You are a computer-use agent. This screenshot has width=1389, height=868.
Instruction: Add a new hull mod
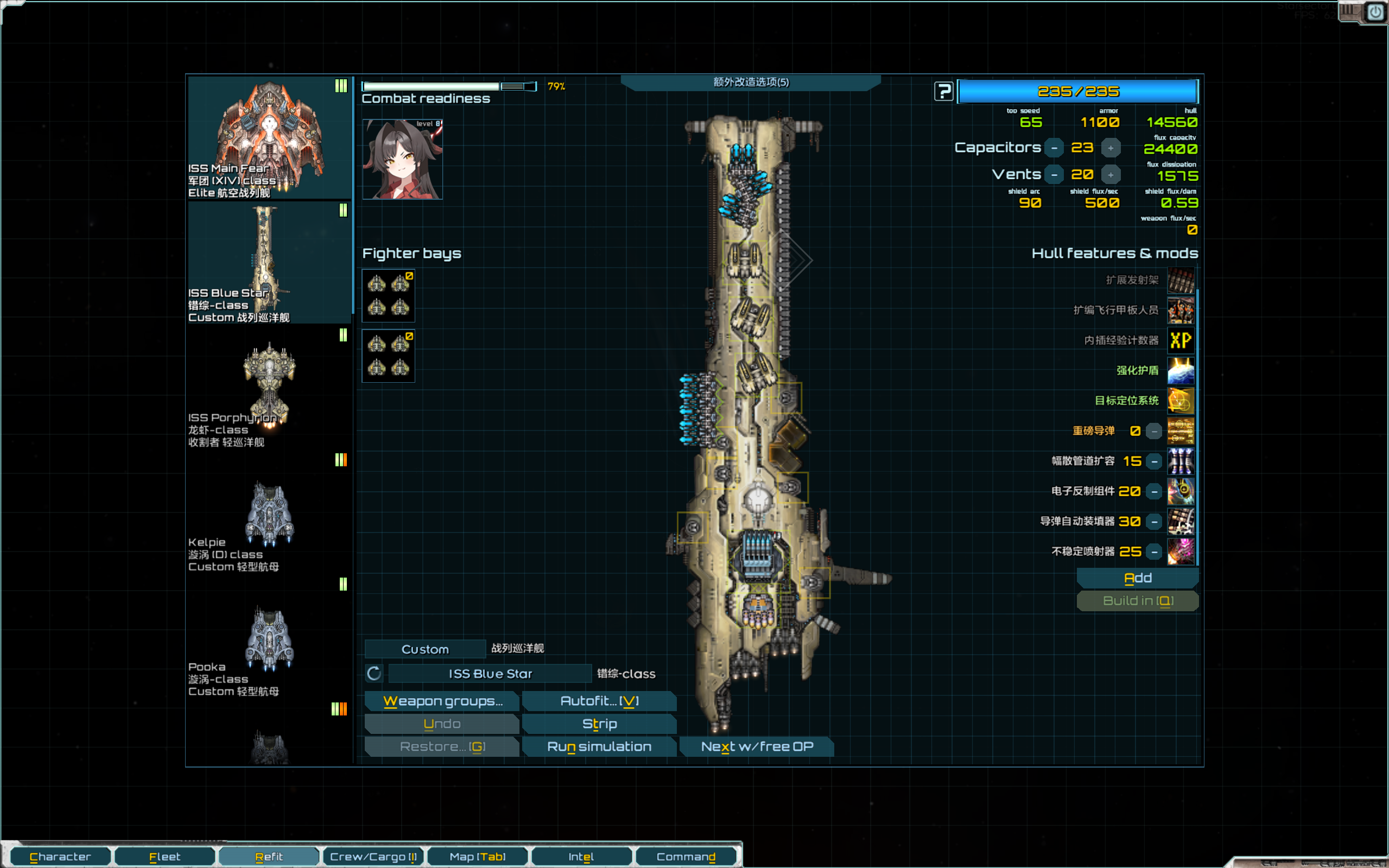[1137, 578]
